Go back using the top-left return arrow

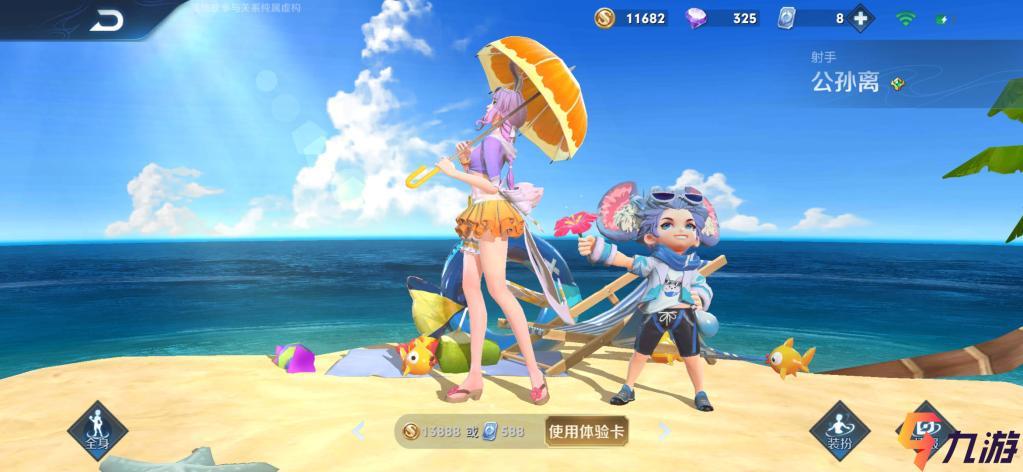tap(105, 19)
